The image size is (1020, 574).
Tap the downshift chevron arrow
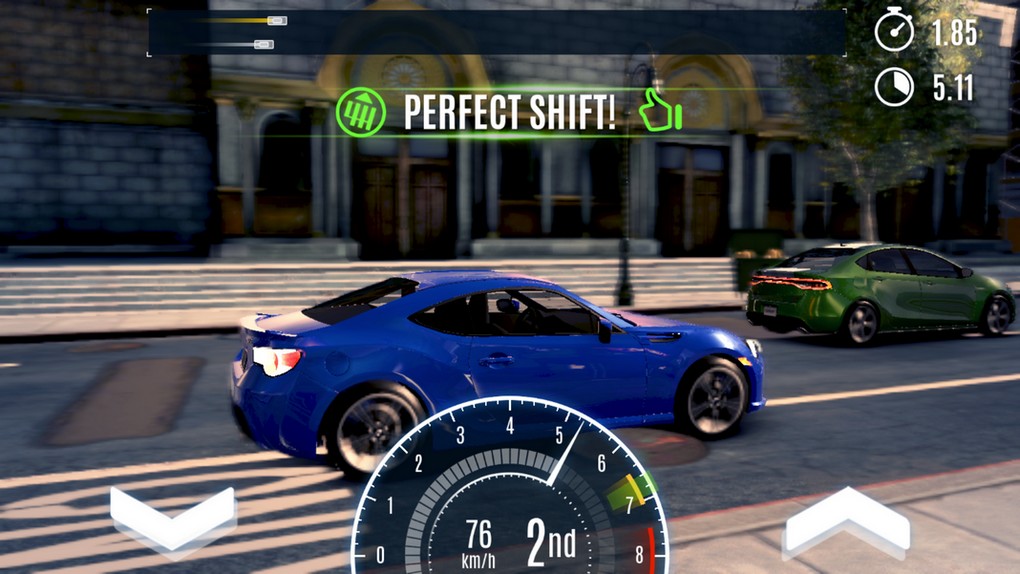pos(173,519)
